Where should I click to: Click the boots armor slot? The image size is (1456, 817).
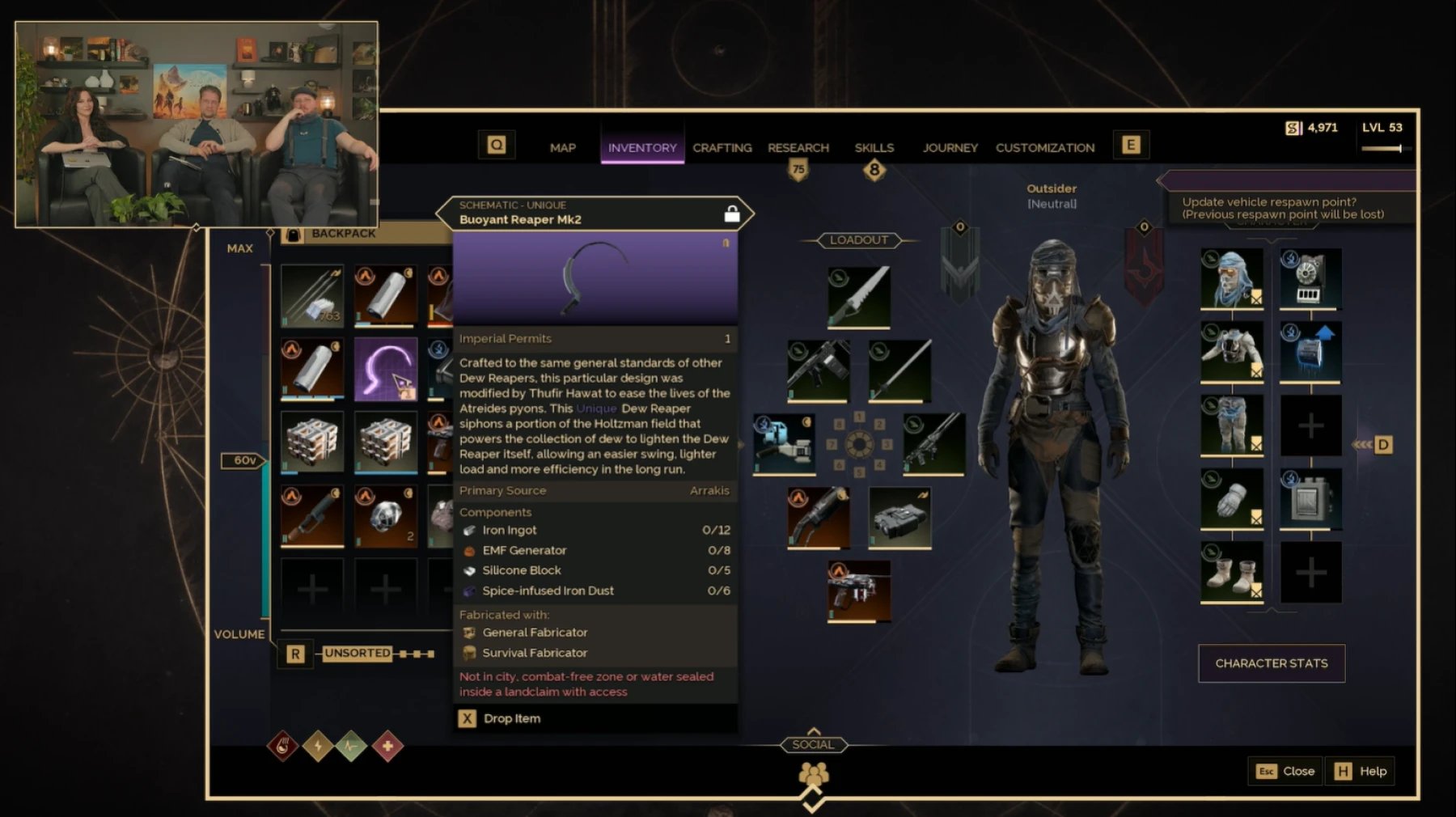tap(1231, 572)
